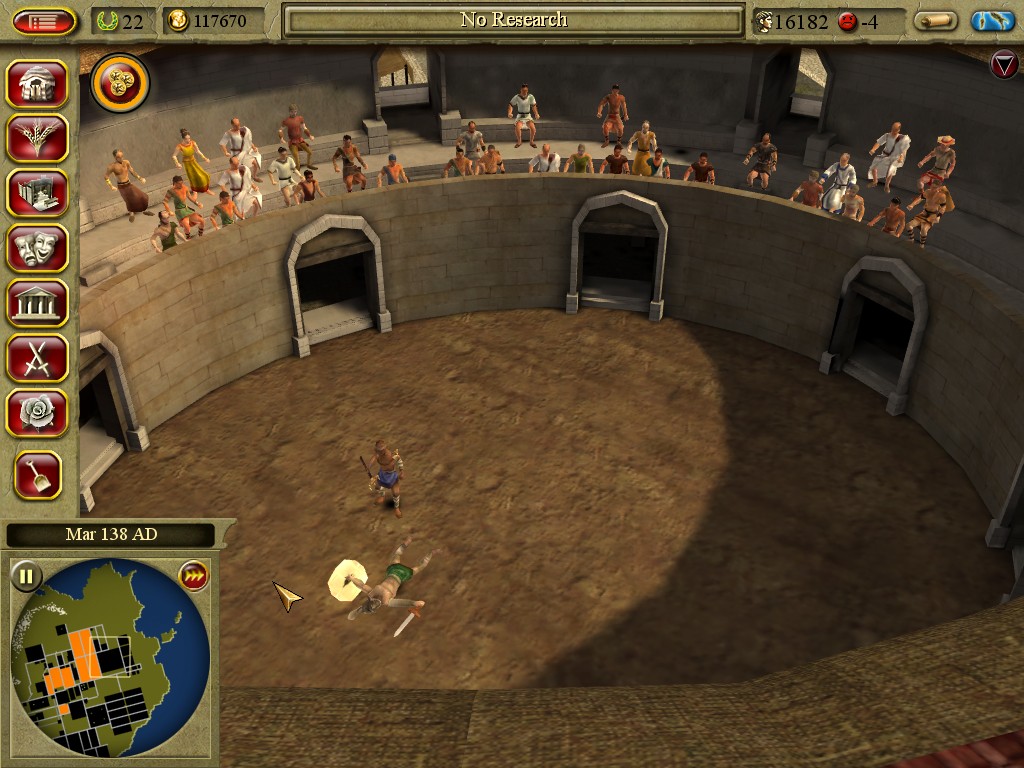This screenshot has height=768, width=1024.
Task: Open the main menu list button
Action: point(44,21)
